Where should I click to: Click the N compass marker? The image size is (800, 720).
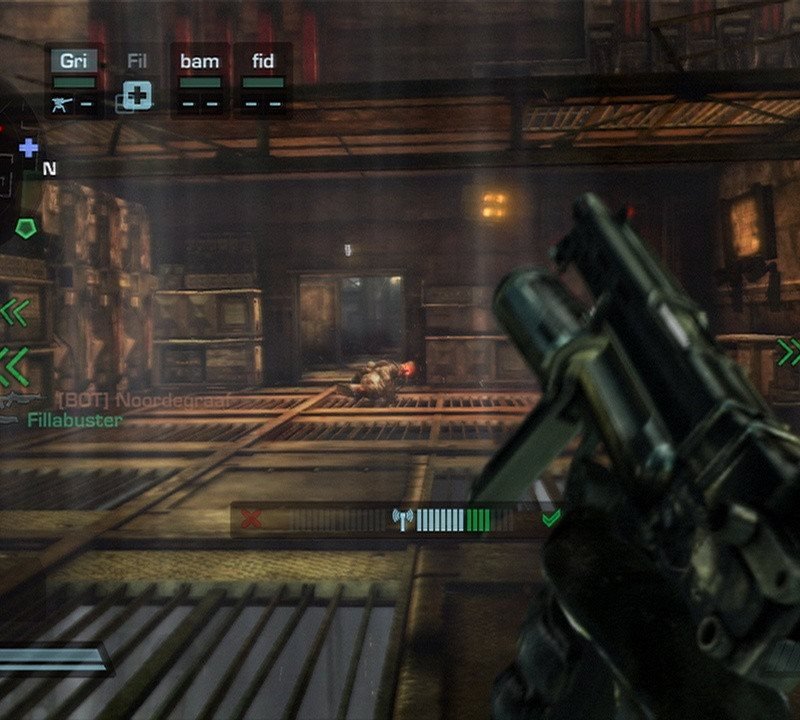coord(49,169)
